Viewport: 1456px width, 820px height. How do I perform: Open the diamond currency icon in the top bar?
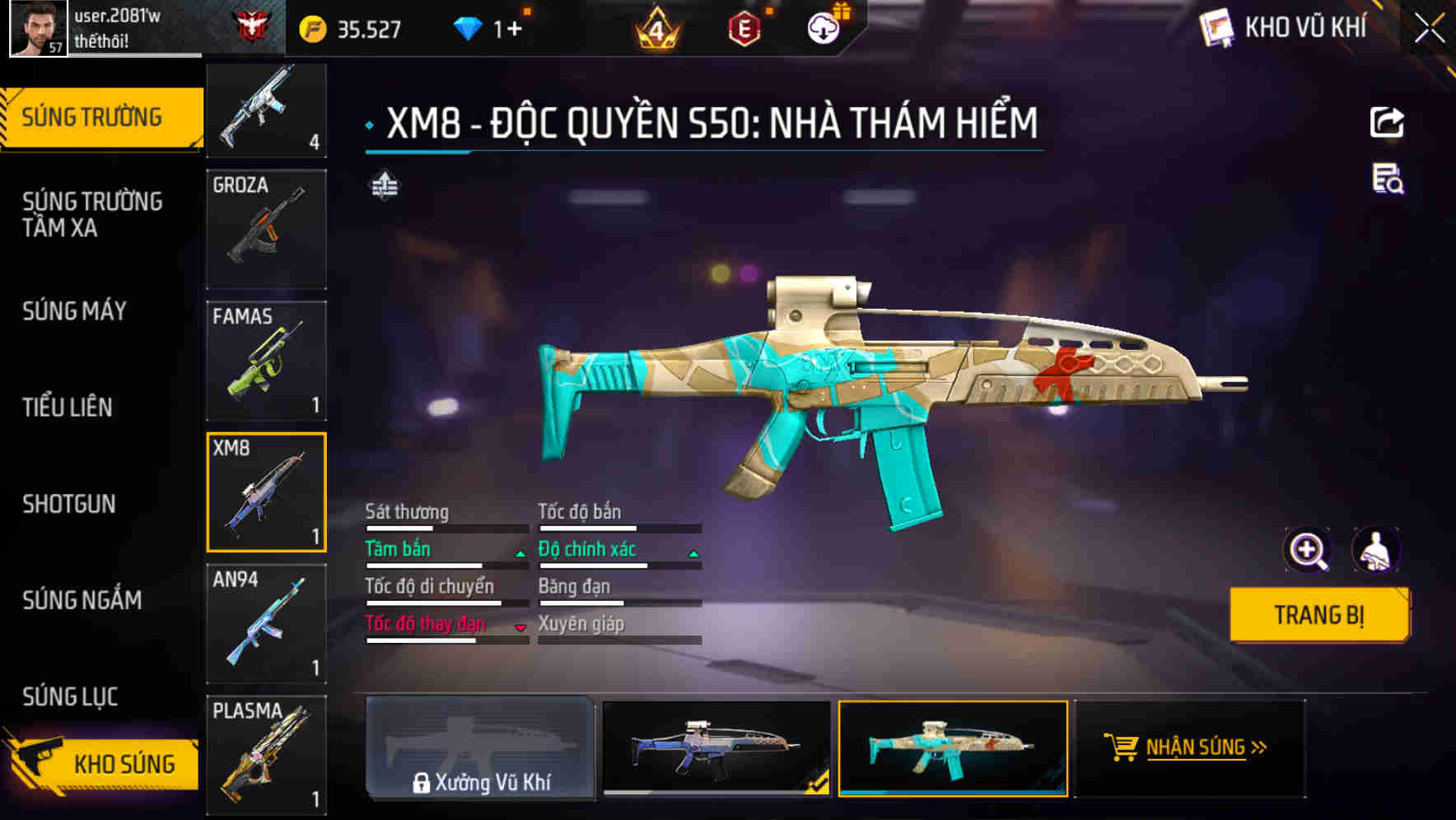pos(469,27)
